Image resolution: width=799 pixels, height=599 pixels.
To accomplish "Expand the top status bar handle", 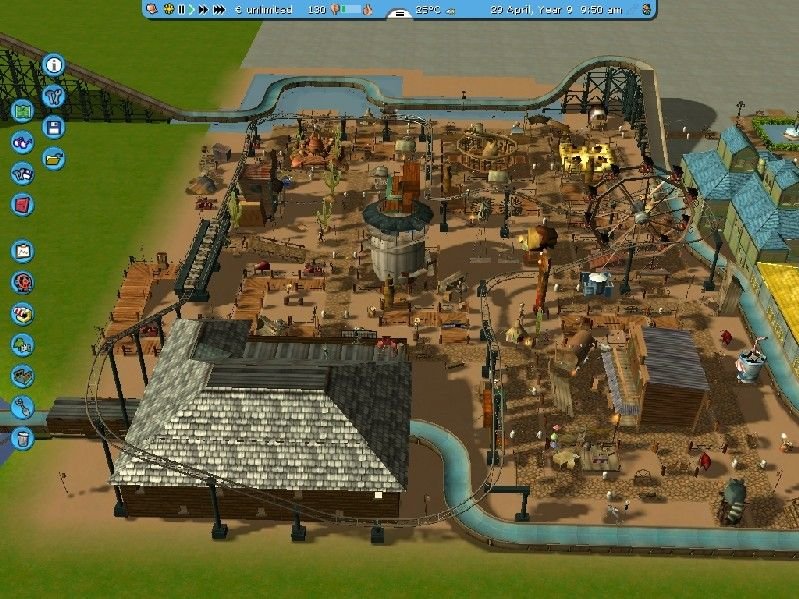I will tap(399, 14).
